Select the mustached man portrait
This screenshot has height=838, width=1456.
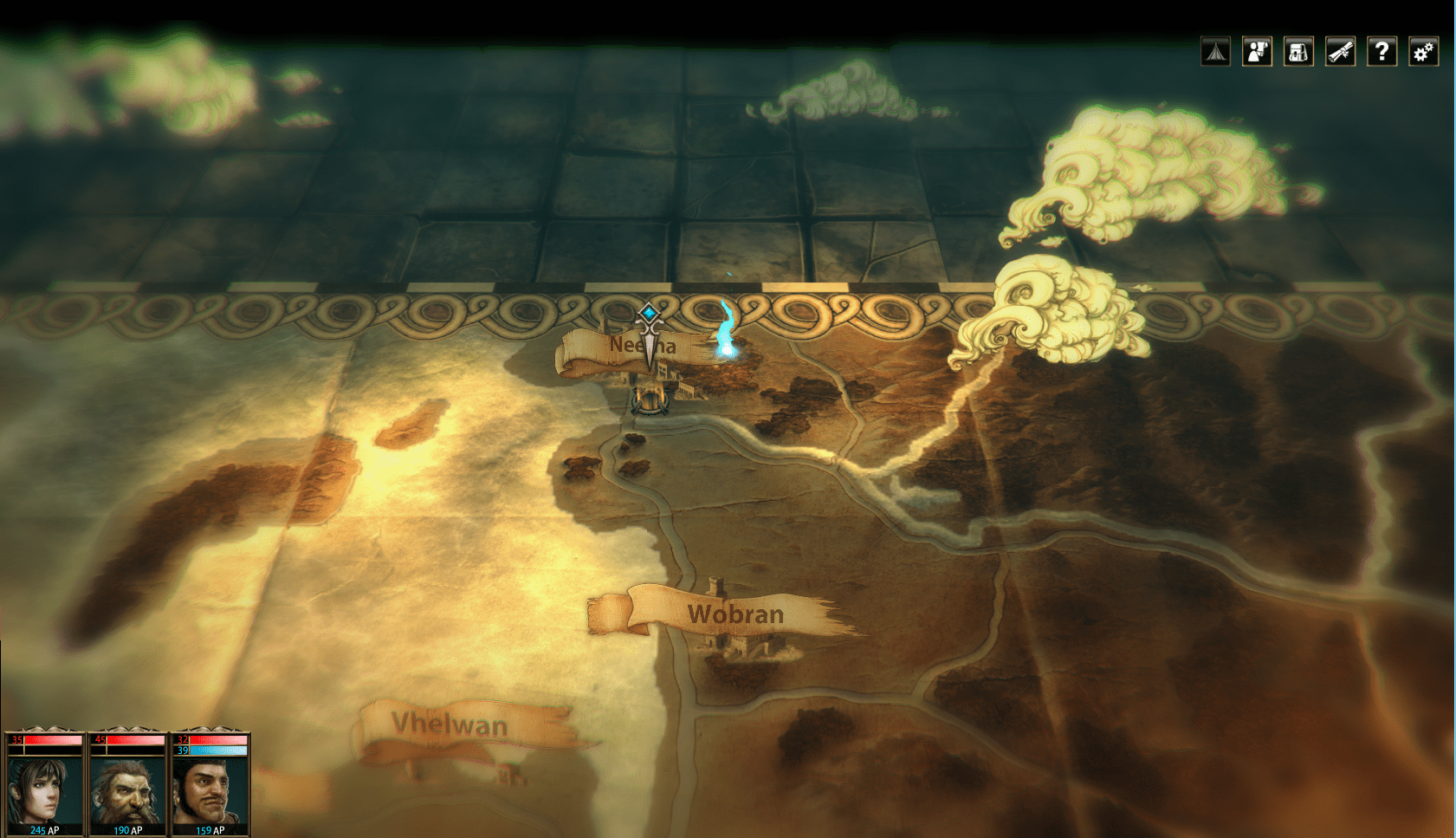(x=210, y=789)
